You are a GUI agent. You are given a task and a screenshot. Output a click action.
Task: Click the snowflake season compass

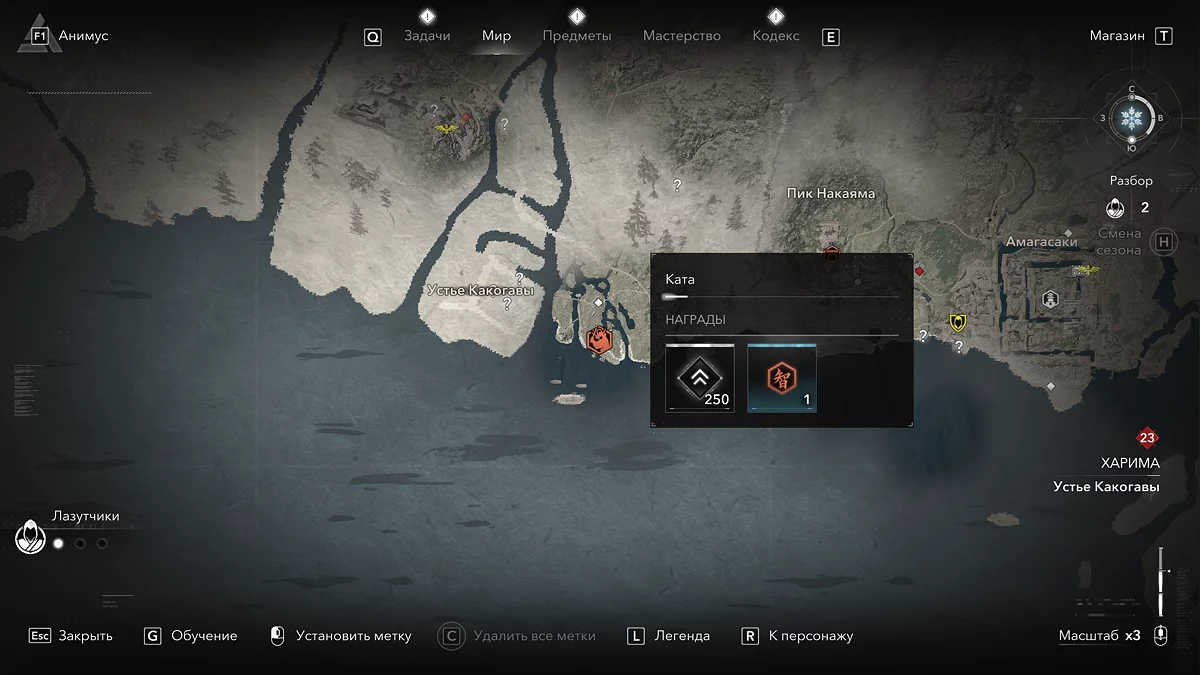(x=1132, y=119)
